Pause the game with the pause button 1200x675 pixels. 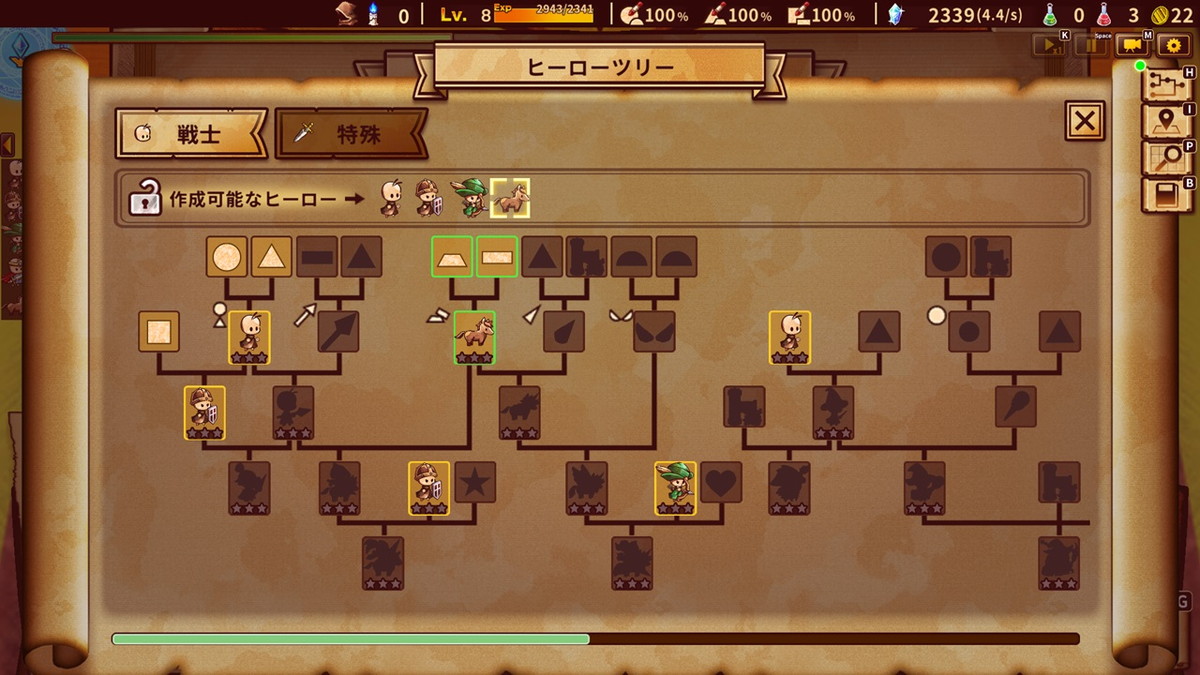[1091, 45]
